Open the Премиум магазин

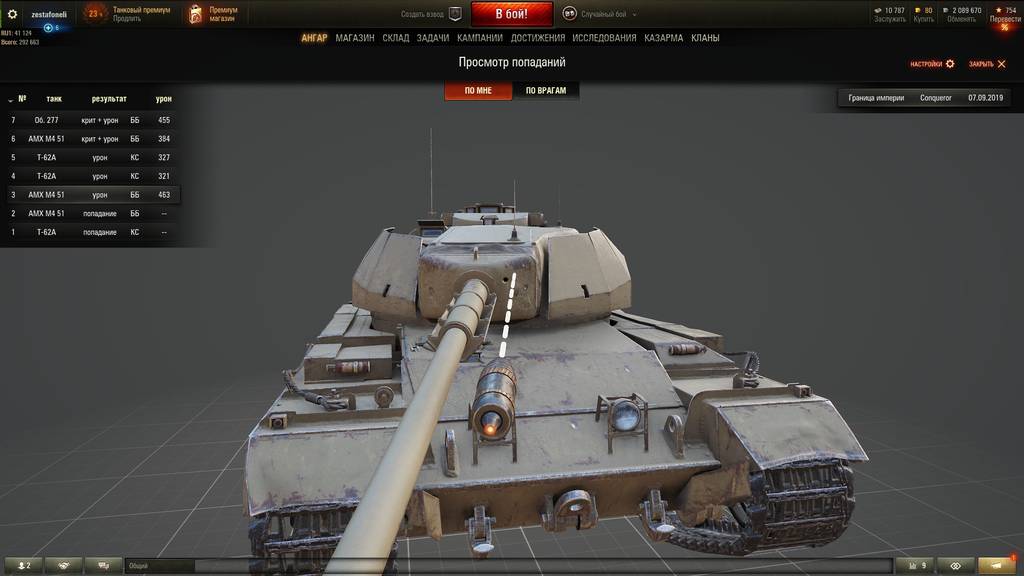click(214, 14)
